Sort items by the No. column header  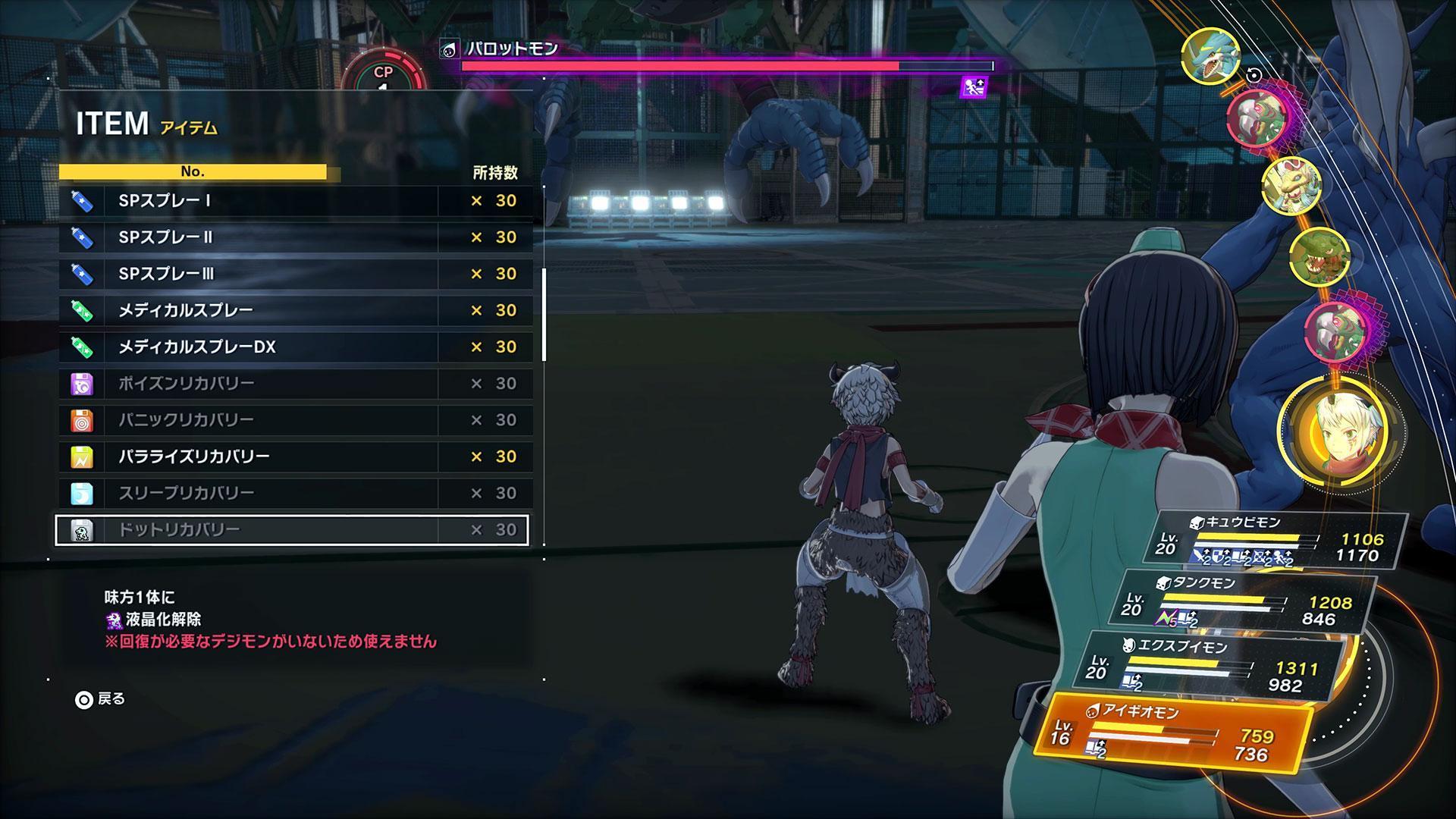[193, 172]
